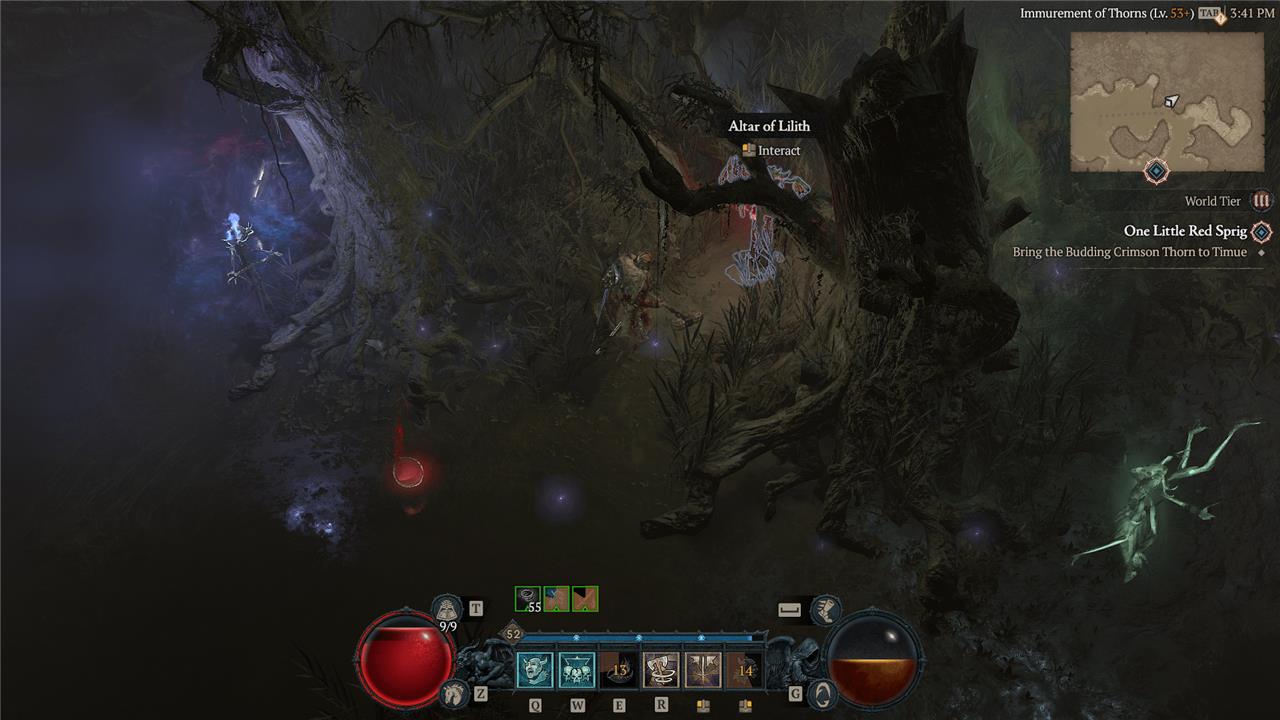Inspect the buff icon showing 55
This screenshot has height=720, width=1280.
pos(527,599)
